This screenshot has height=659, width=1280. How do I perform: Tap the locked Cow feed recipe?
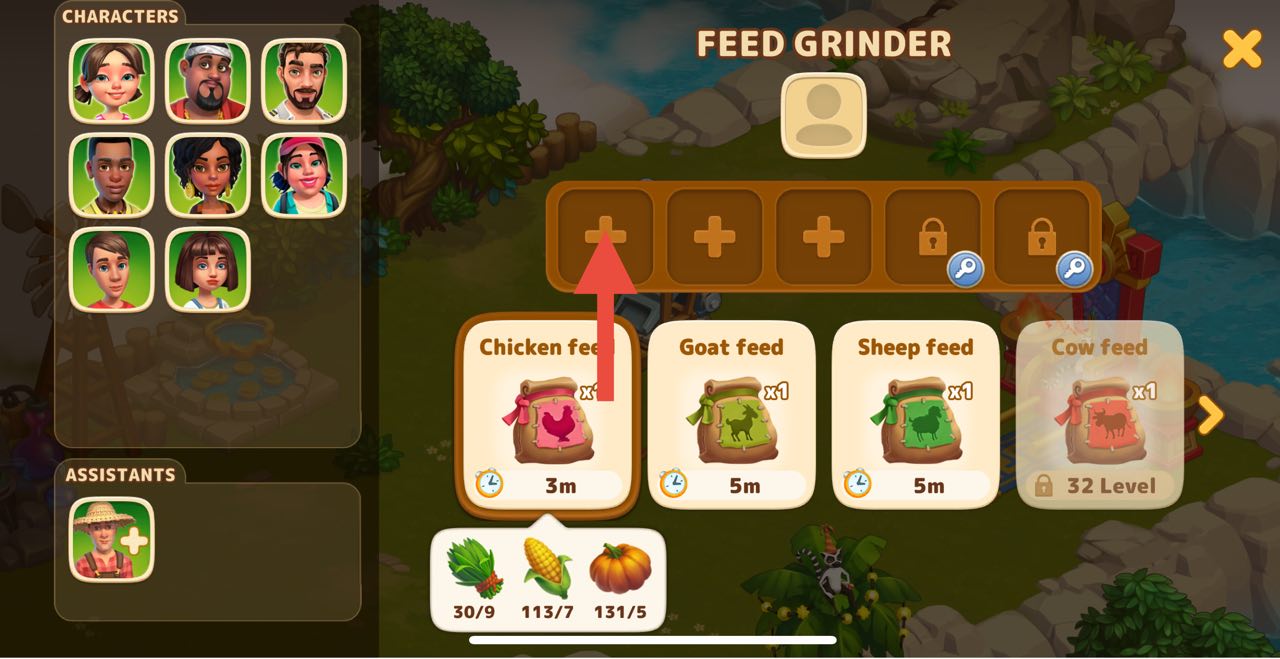pyautogui.click(x=1099, y=415)
